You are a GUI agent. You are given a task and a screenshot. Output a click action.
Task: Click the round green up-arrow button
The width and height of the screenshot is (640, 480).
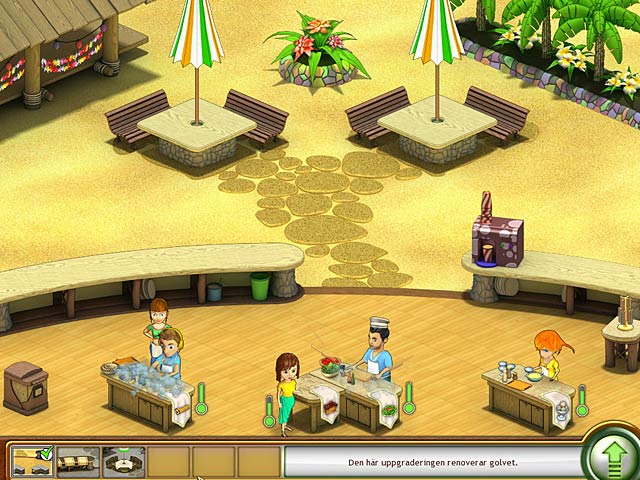pyautogui.click(x=611, y=459)
